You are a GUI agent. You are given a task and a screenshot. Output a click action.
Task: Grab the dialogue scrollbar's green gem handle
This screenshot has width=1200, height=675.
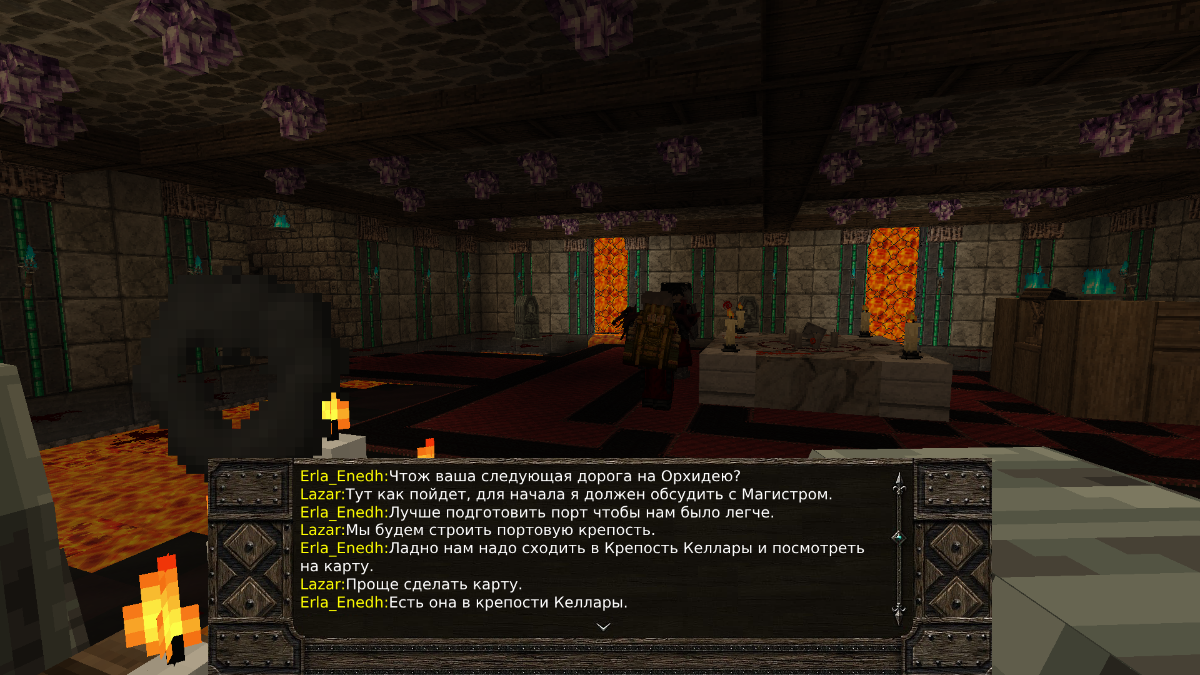click(898, 537)
